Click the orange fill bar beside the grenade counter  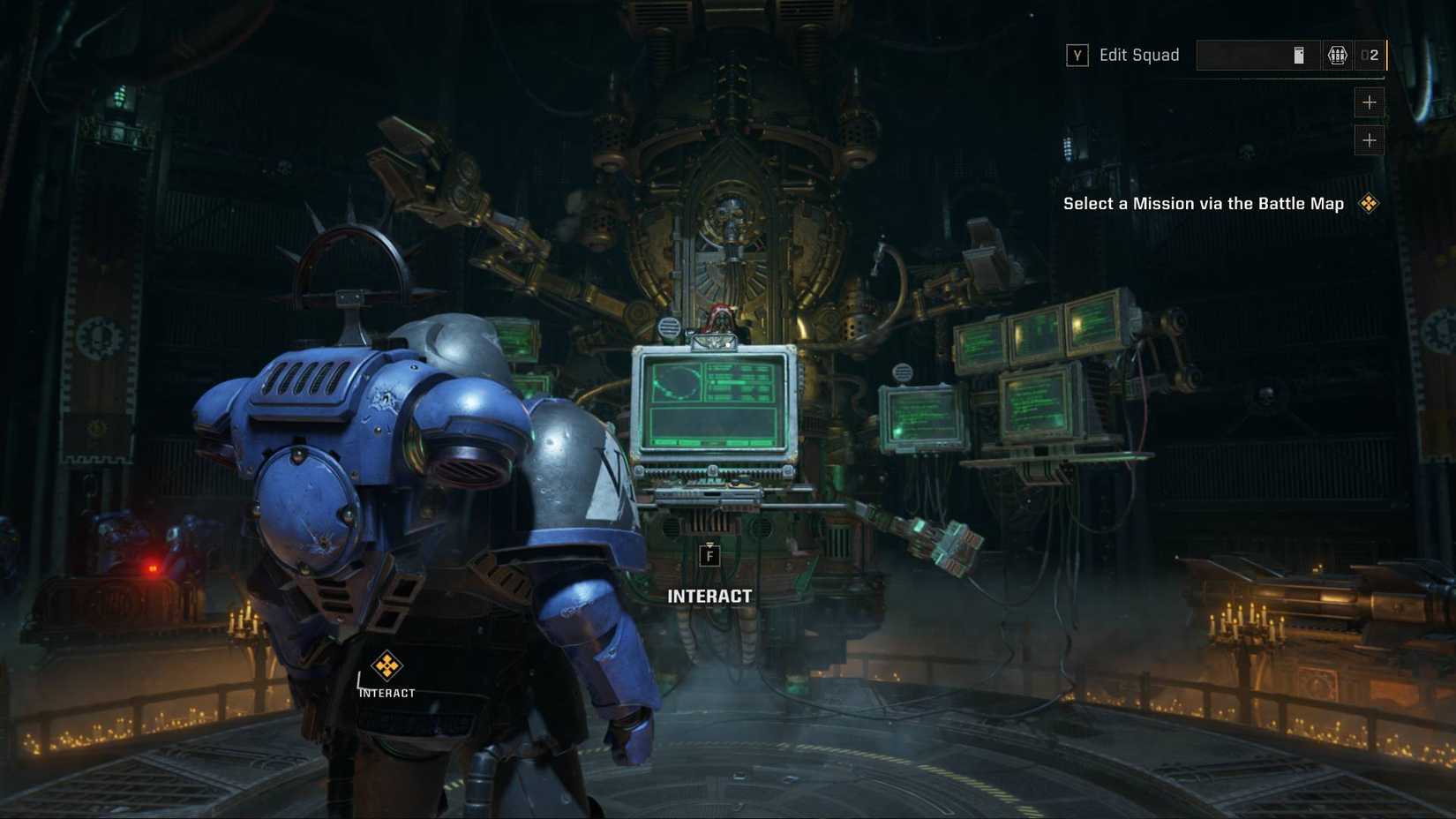(1386, 55)
